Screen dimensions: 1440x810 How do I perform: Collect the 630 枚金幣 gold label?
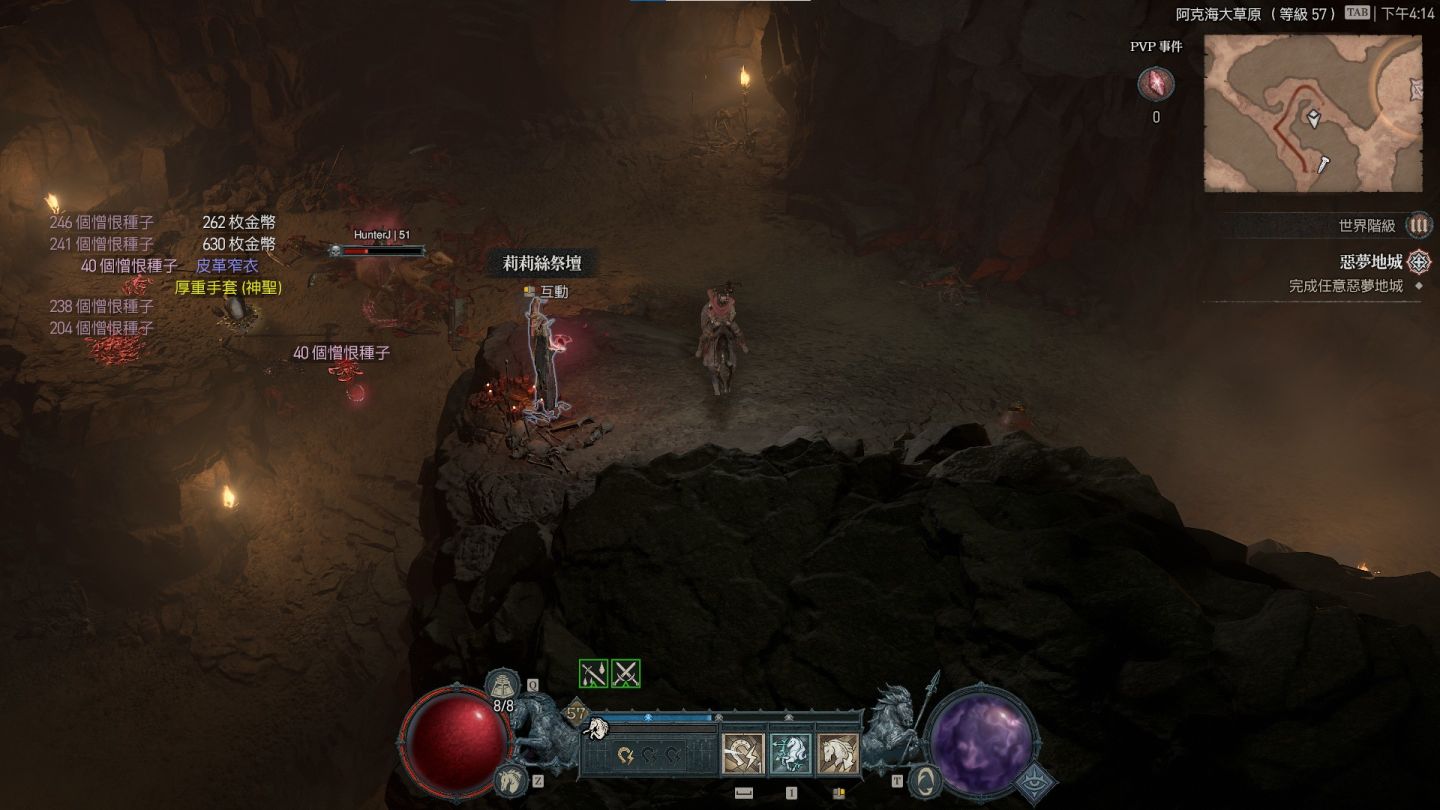point(239,244)
